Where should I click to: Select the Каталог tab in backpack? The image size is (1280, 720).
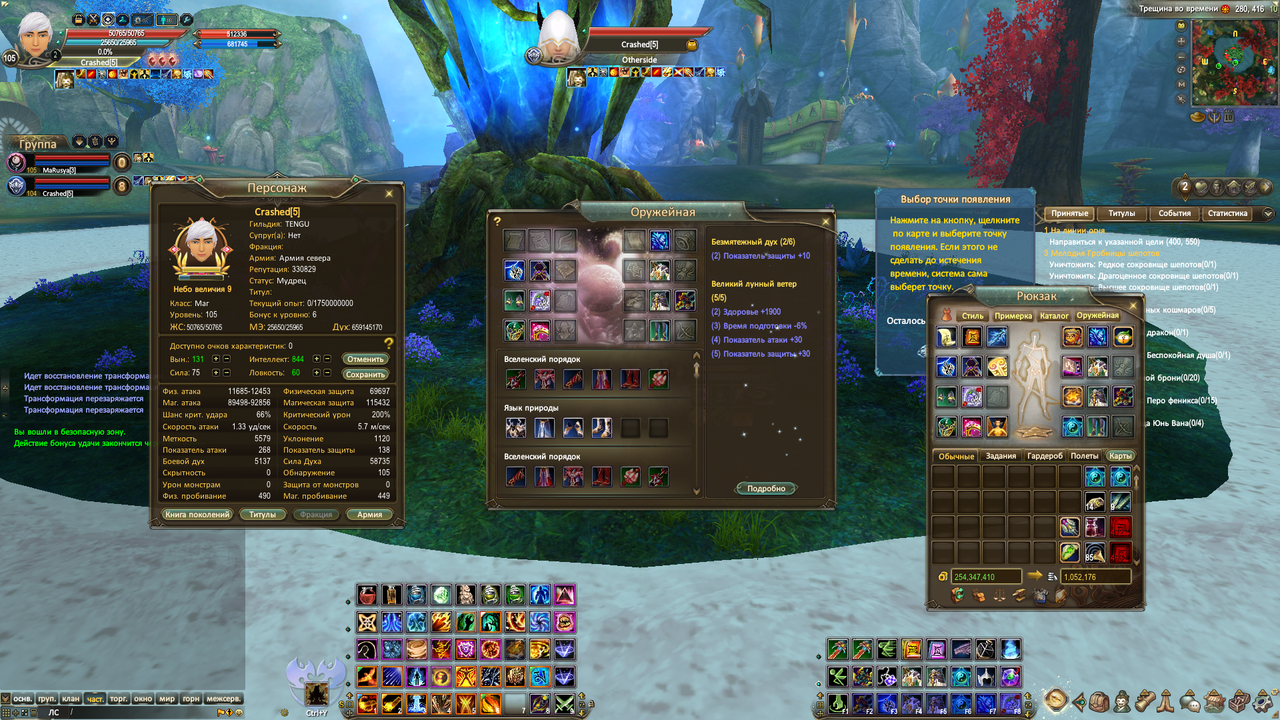(1054, 316)
